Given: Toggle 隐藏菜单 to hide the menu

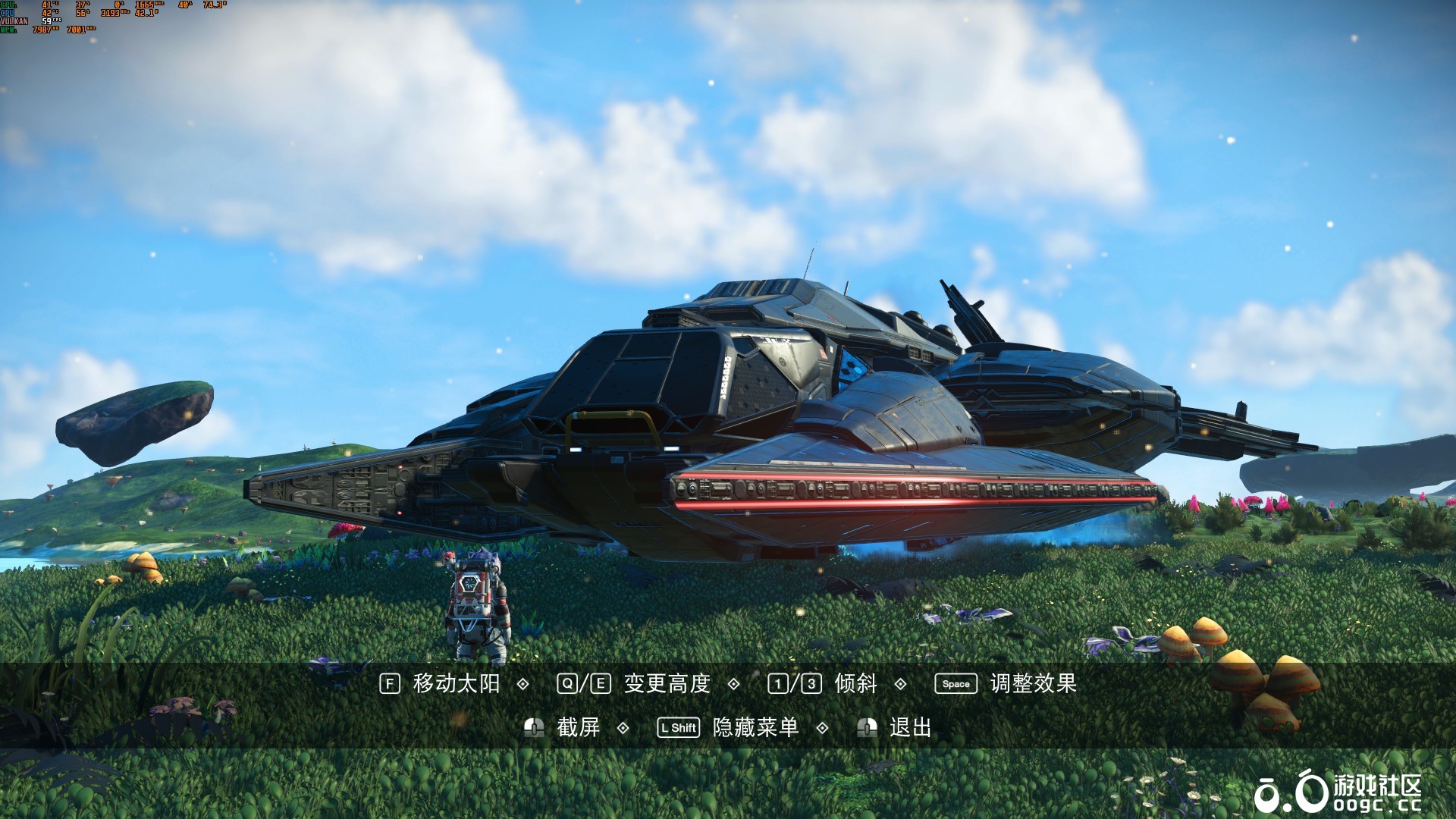Looking at the screenshot, I should (x=755, y=726).
